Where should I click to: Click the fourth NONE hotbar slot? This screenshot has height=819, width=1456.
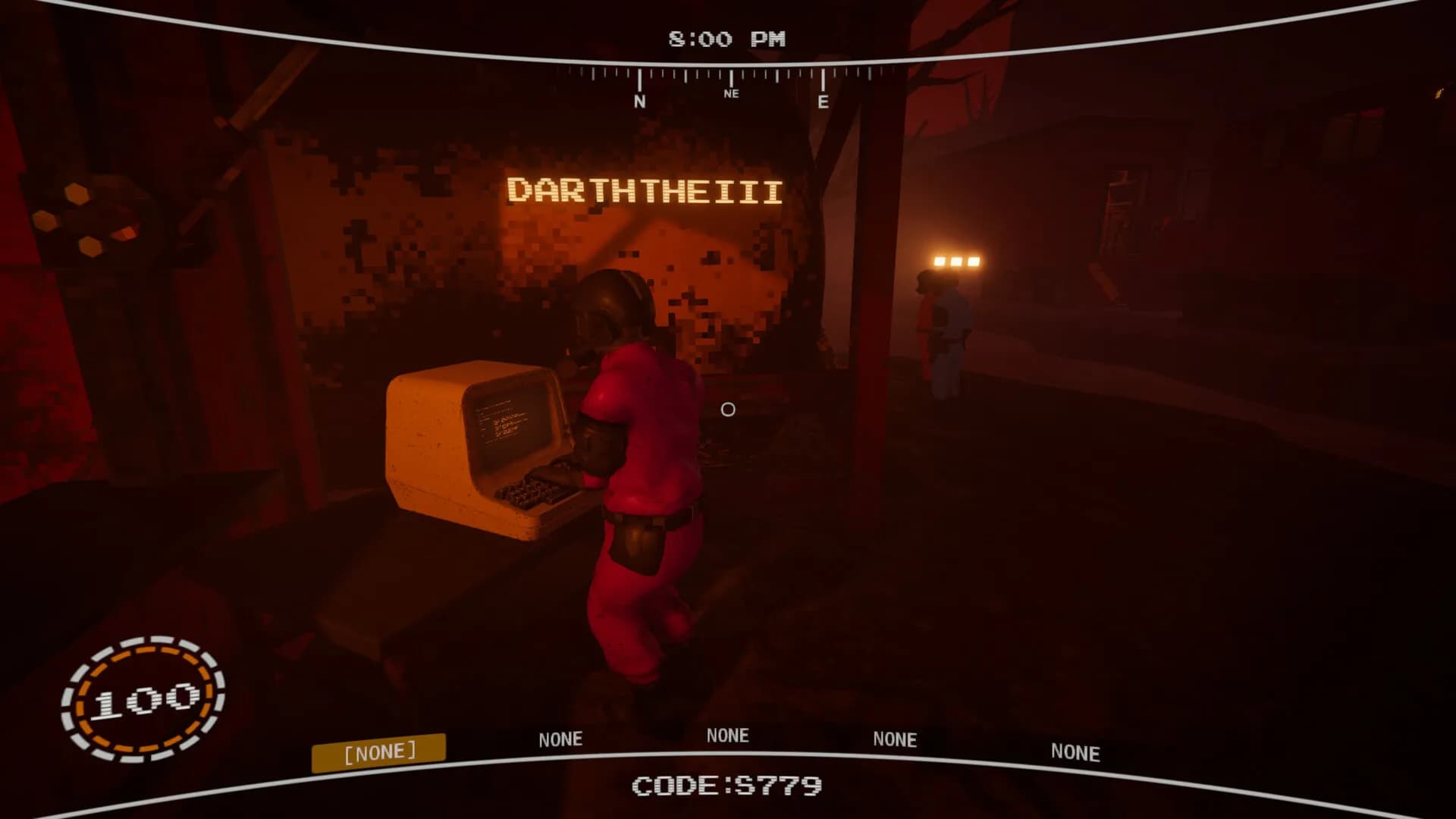coord(895,737)
